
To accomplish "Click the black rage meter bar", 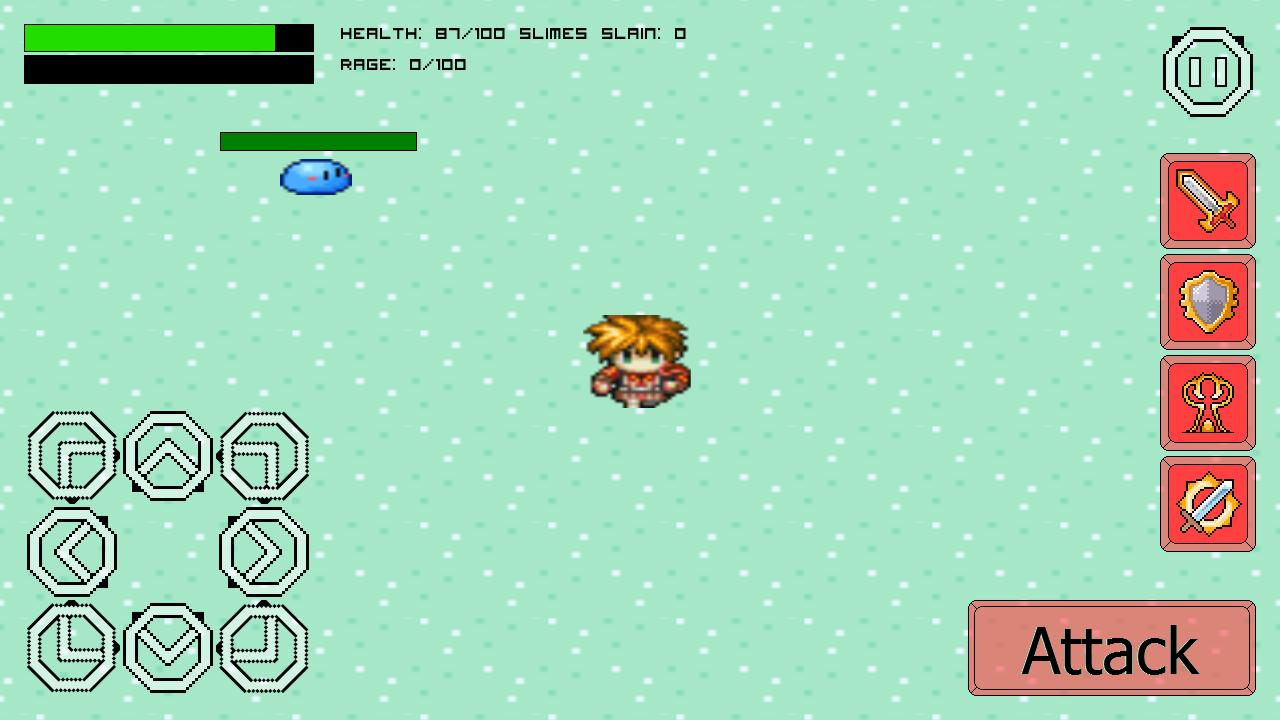I will tap(168, 70).
